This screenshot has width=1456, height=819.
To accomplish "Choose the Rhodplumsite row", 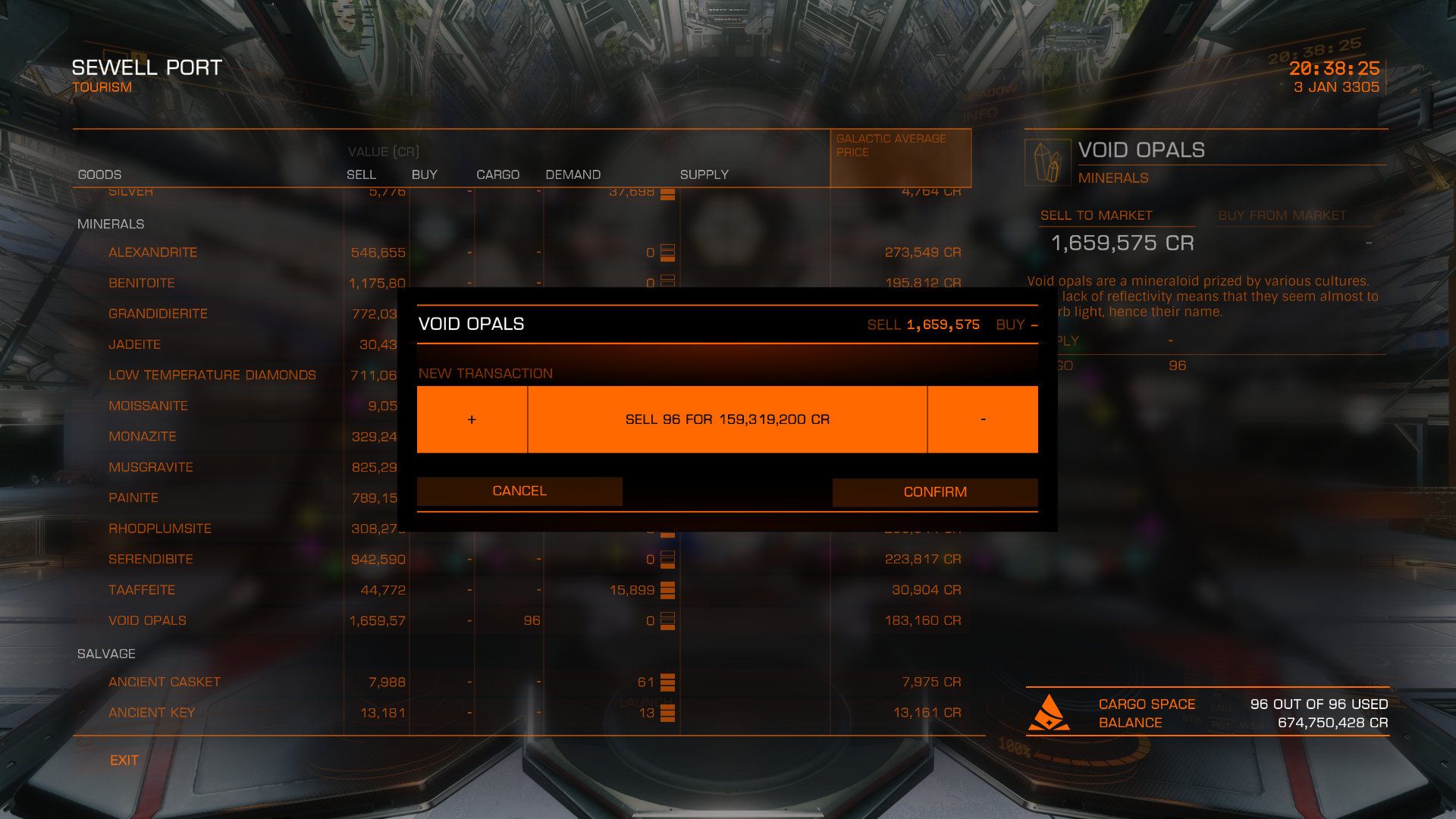I will (x=159, y=528).
